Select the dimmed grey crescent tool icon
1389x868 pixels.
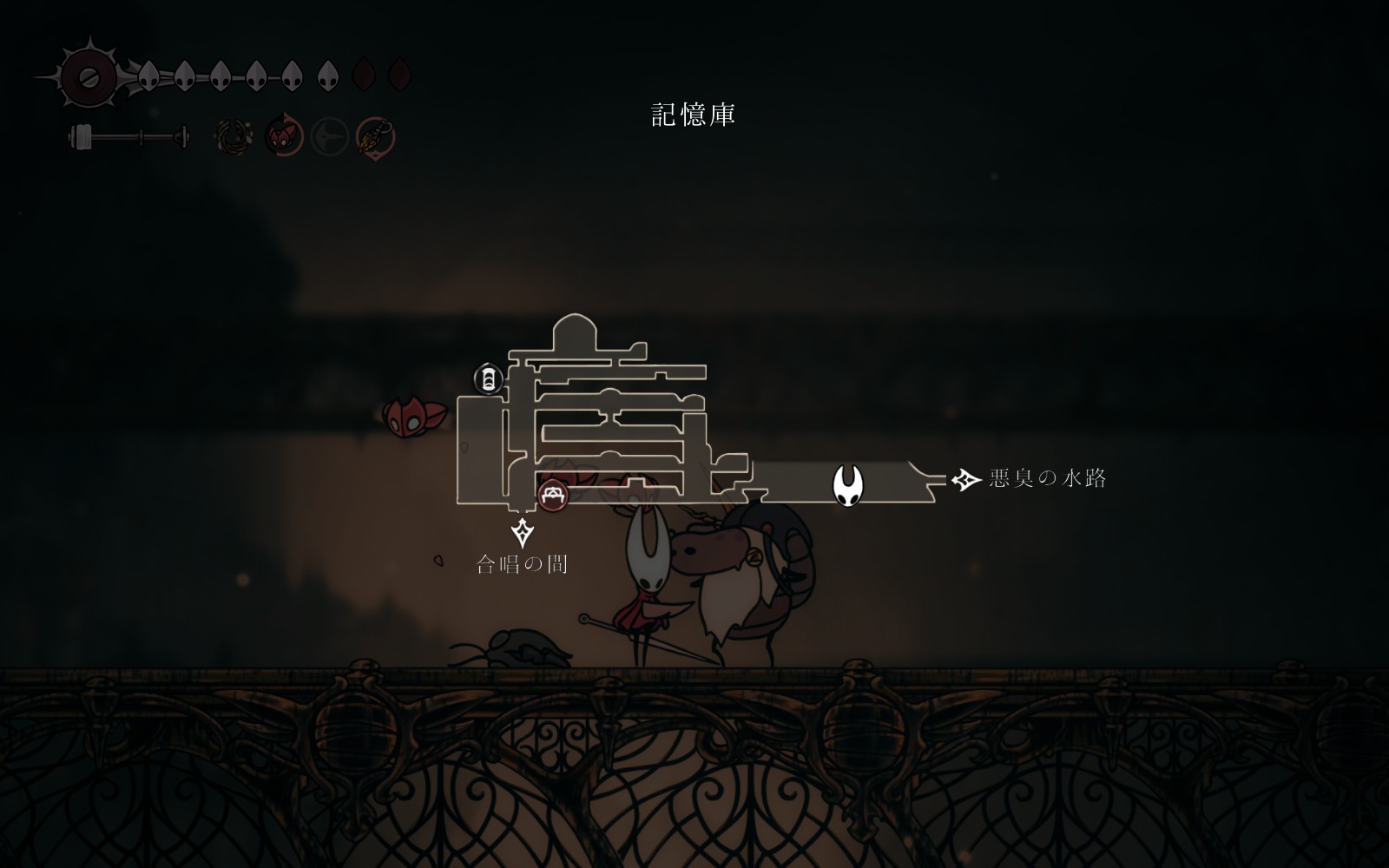point(330,137)
